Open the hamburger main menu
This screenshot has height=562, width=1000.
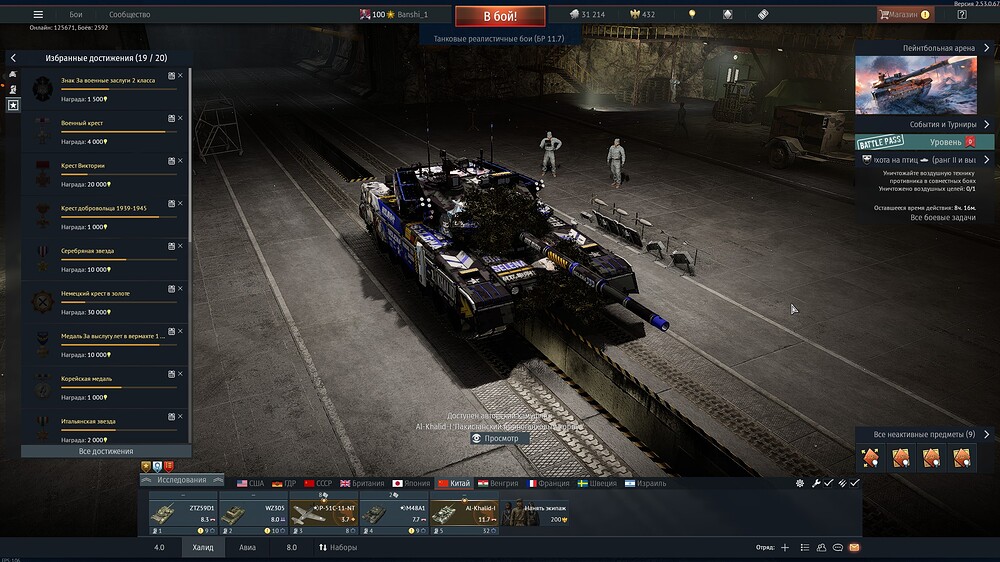point(38,15)
